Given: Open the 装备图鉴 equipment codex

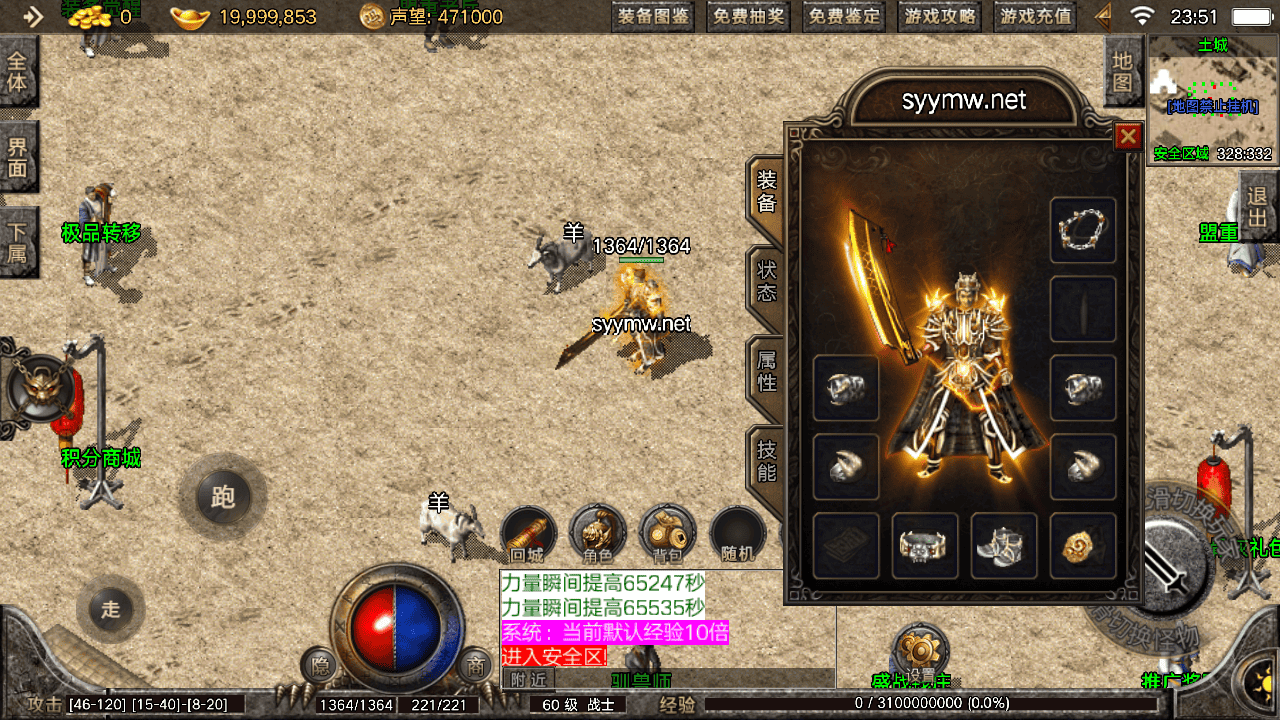Looking at the screenshot, I should (654, 16).
